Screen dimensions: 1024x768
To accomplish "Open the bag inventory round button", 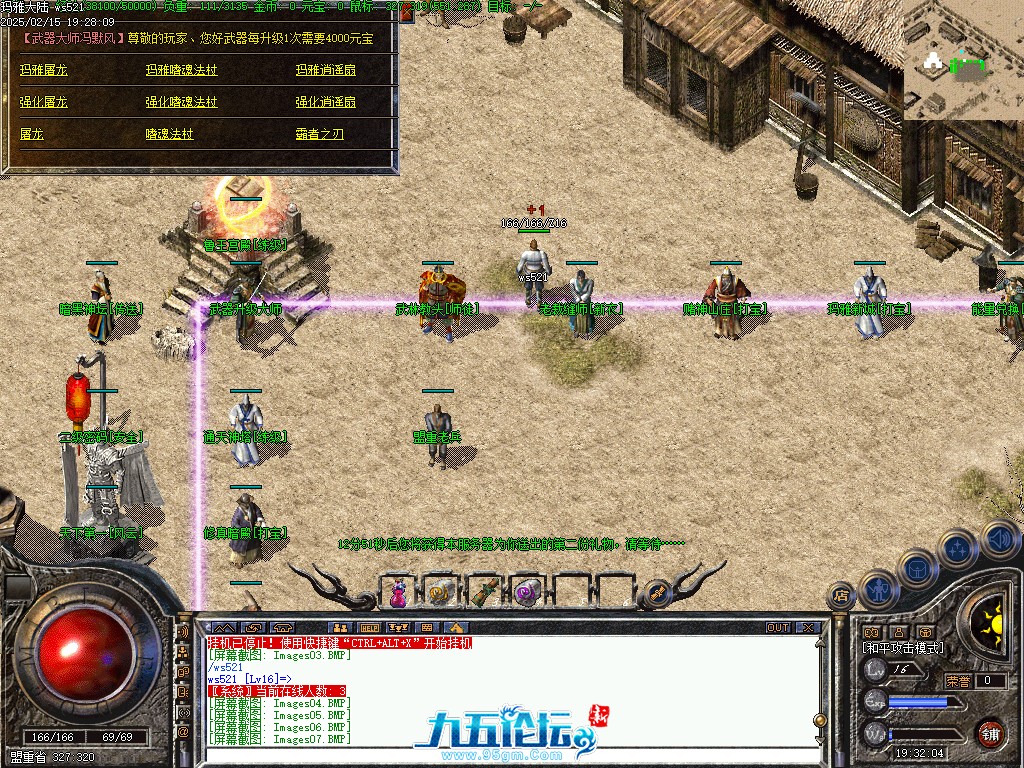I will [916, 568].
